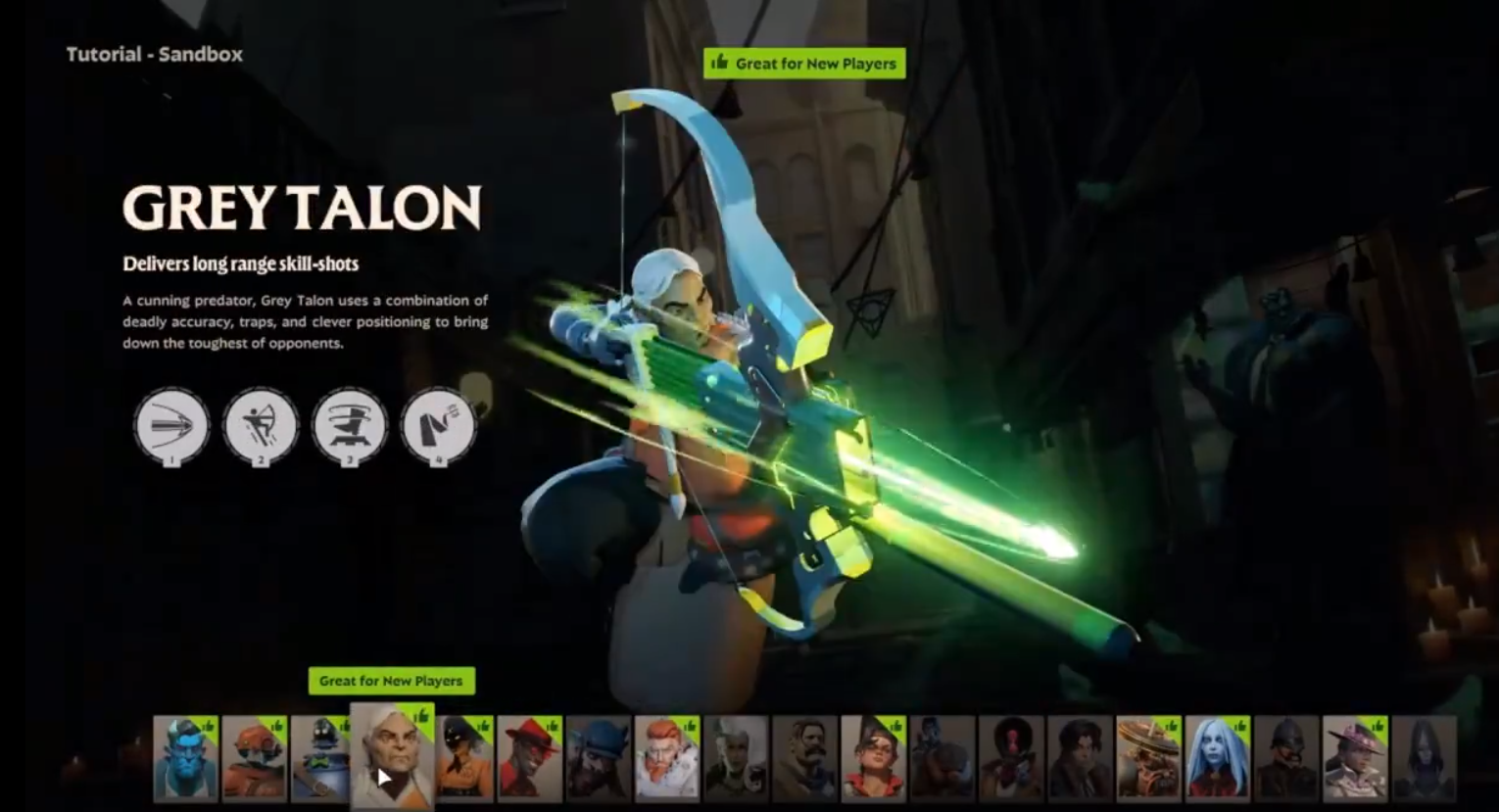Choose the dark-haired portrait ending the roster
Screen dimensions: 1499x812
point(1424,758)
